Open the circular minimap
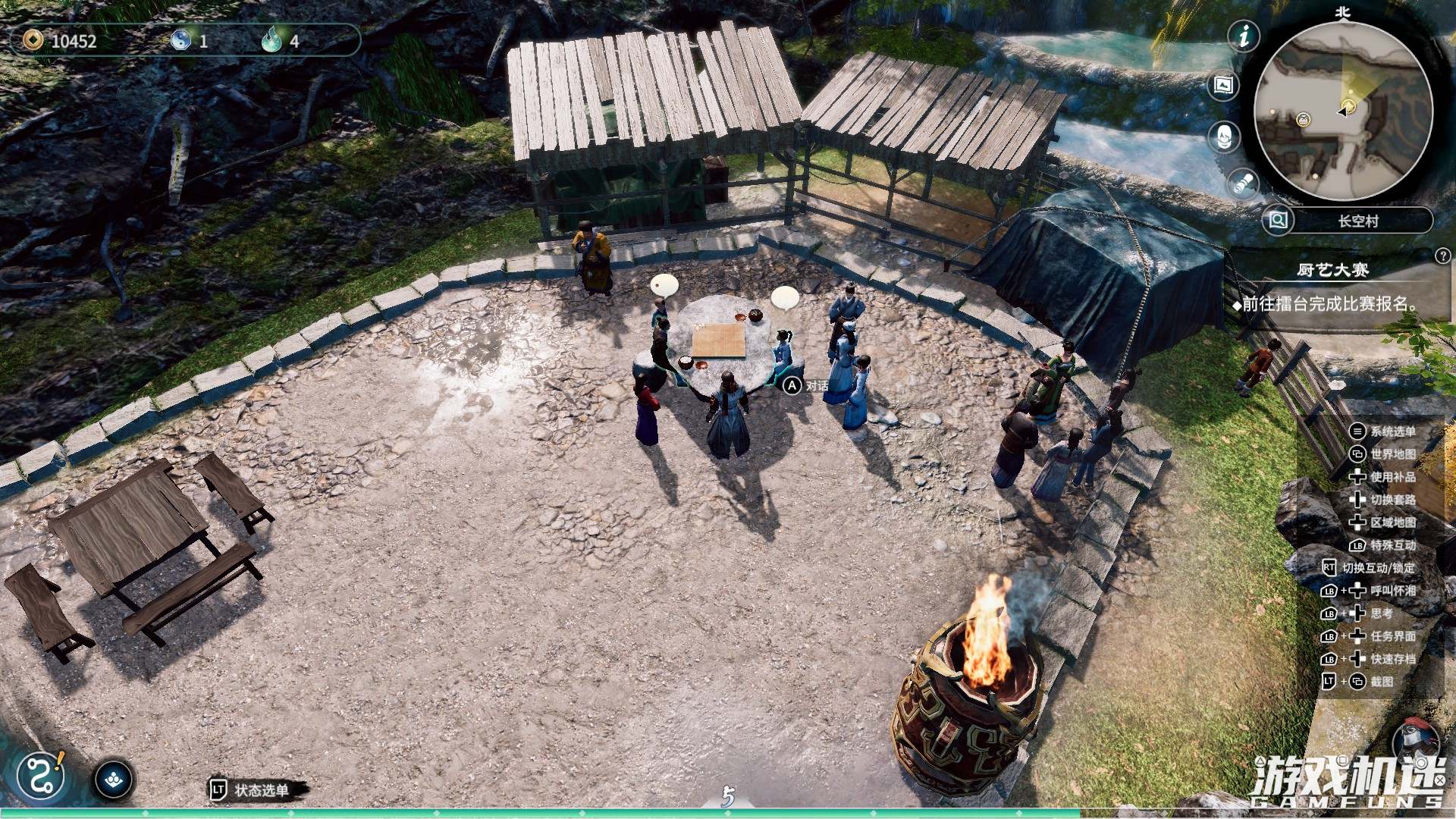1456x819 pixels. [1343, 111]
